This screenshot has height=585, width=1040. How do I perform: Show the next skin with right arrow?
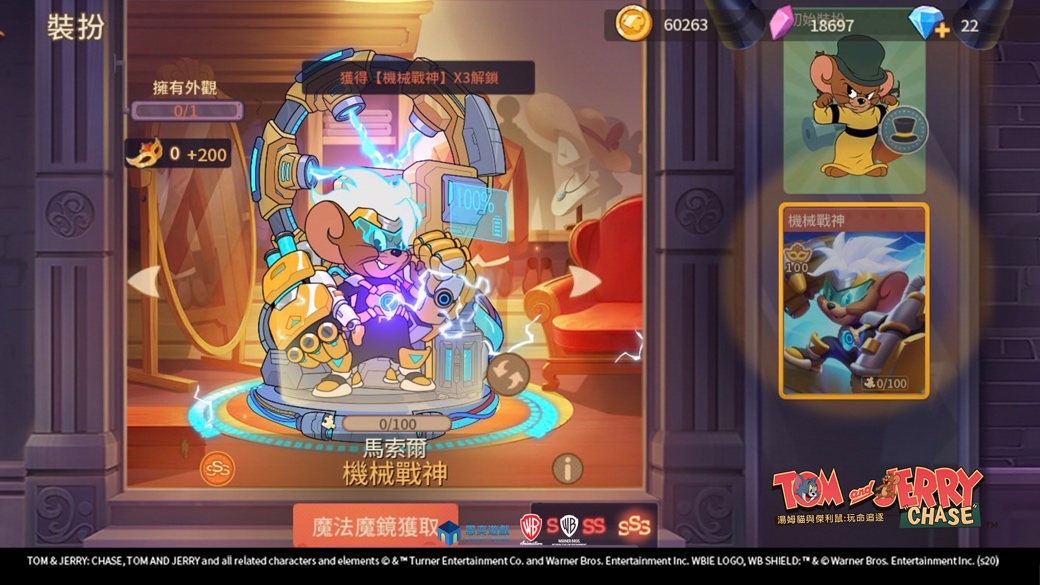click(585, 282)
